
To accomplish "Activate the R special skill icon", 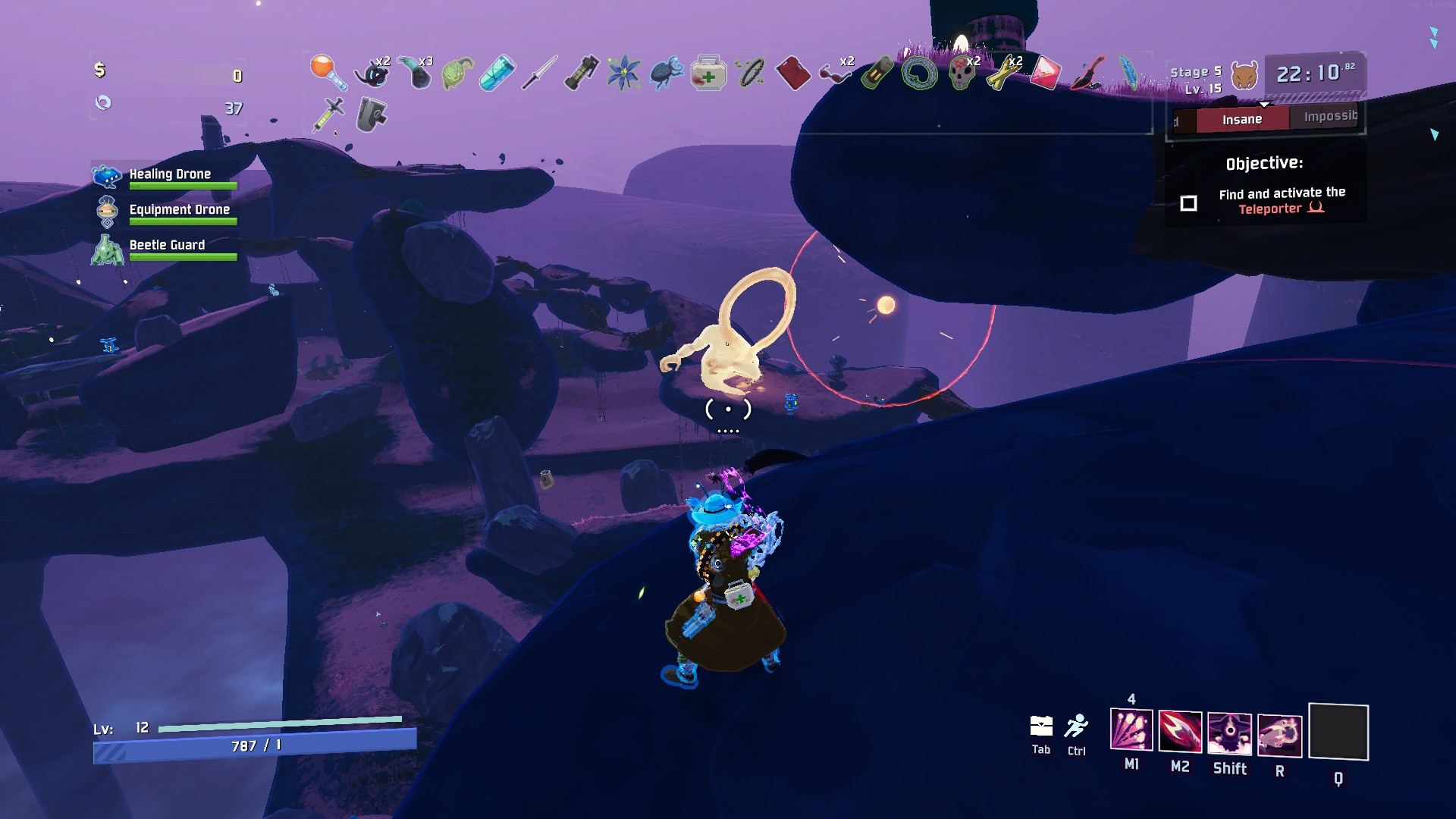I will pos(1279,735).
